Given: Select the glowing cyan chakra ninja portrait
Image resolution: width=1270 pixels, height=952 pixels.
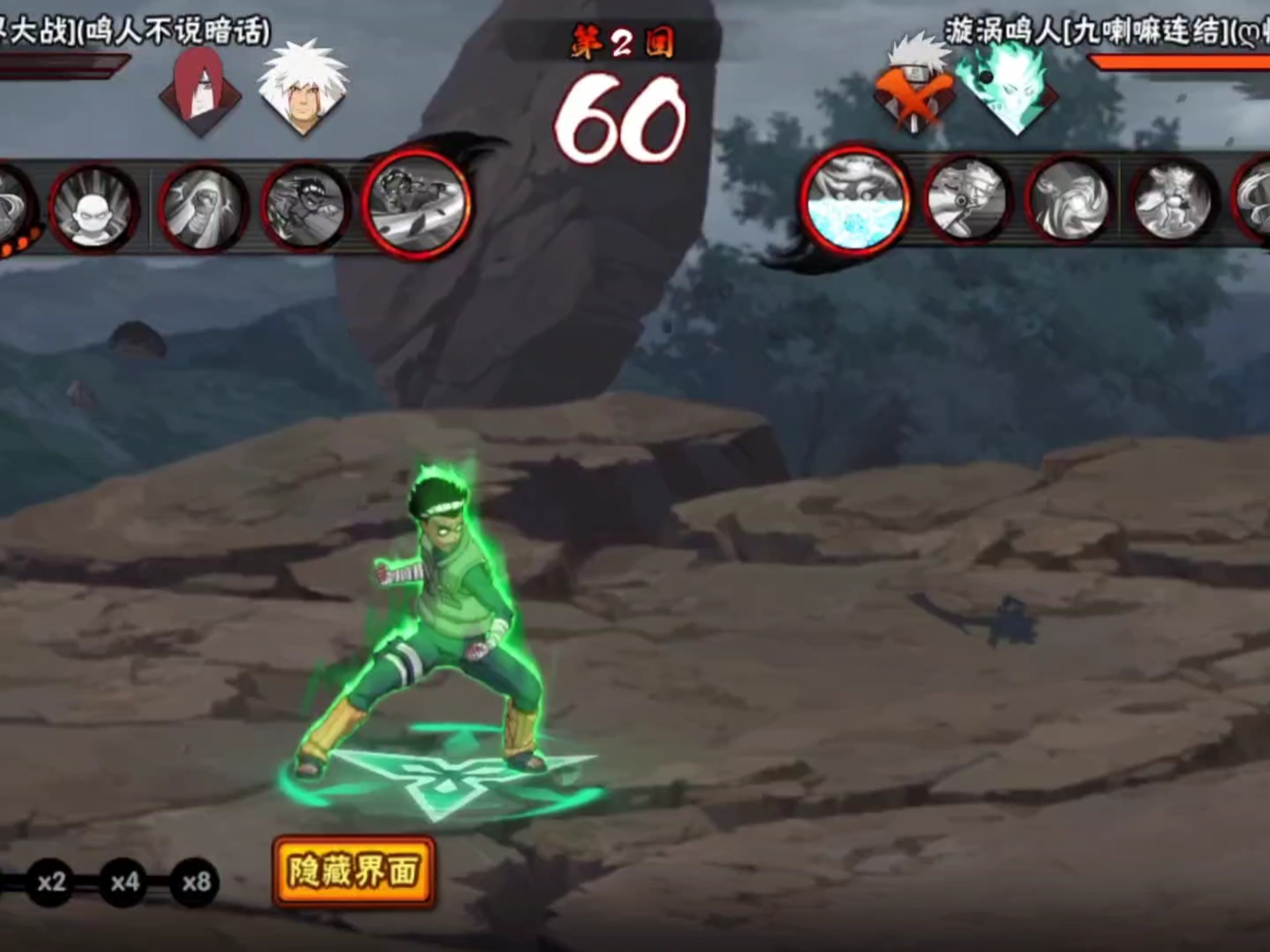Looking at the screenshot, I should point(1010,88).
